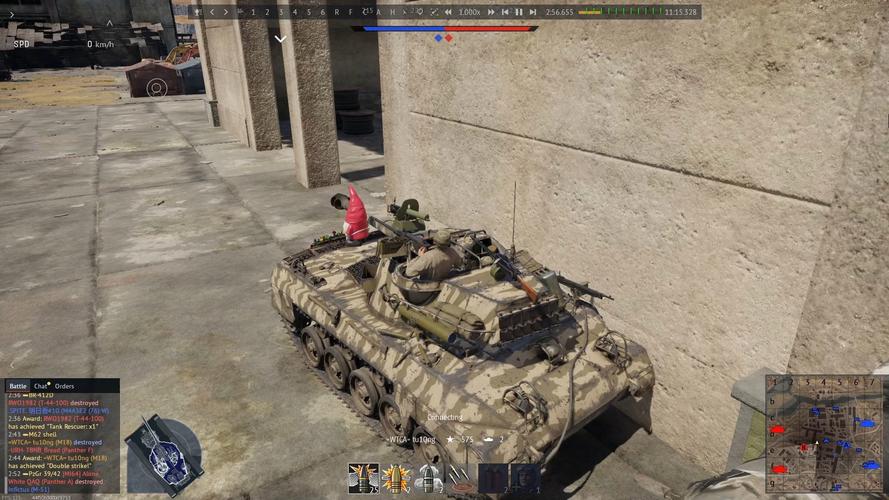Collapse the replay toolbar with the down arrow
Screen dimensions: 889x500
tap(281, 39)
